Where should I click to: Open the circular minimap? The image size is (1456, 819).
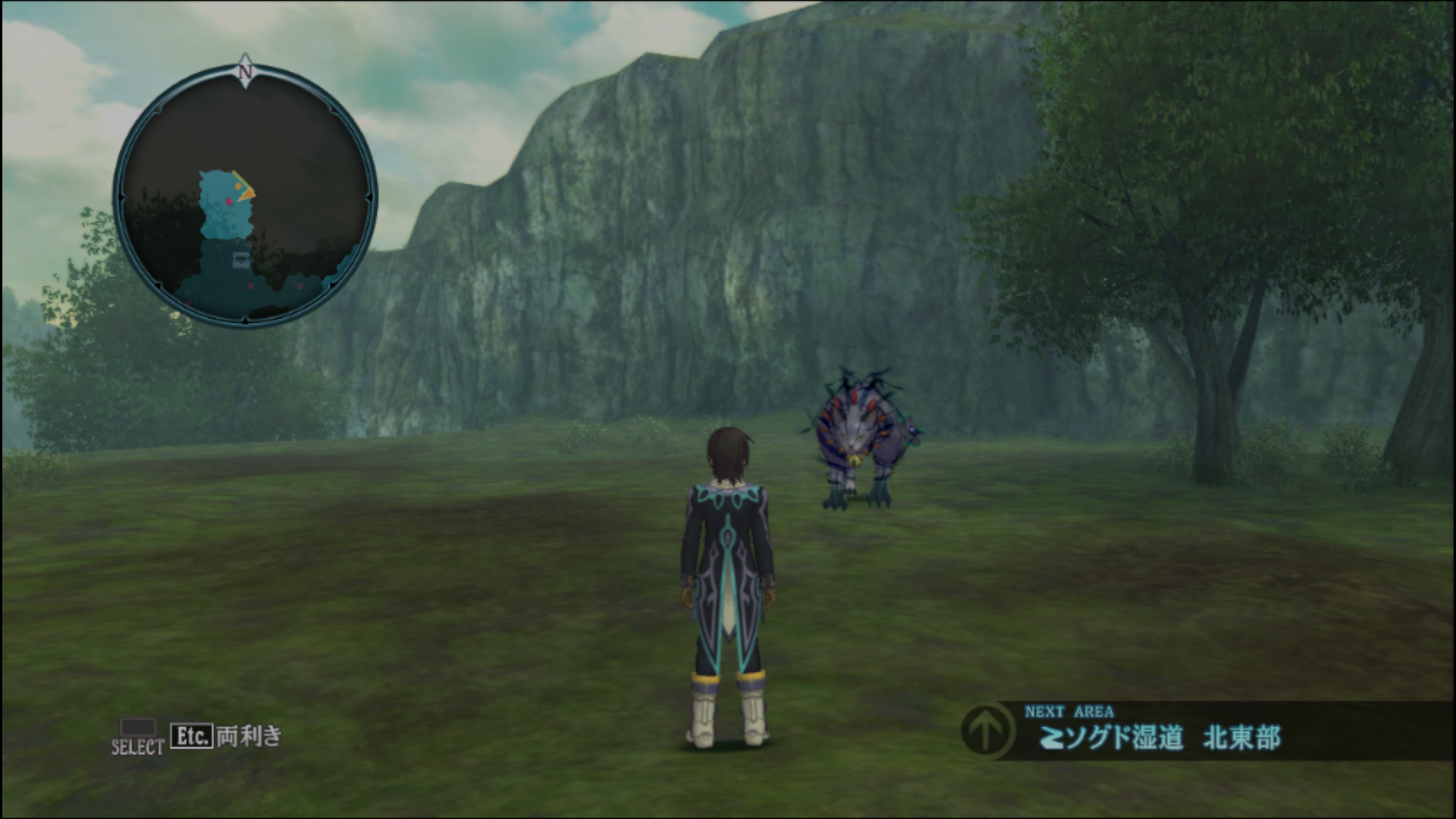[244, 197]
